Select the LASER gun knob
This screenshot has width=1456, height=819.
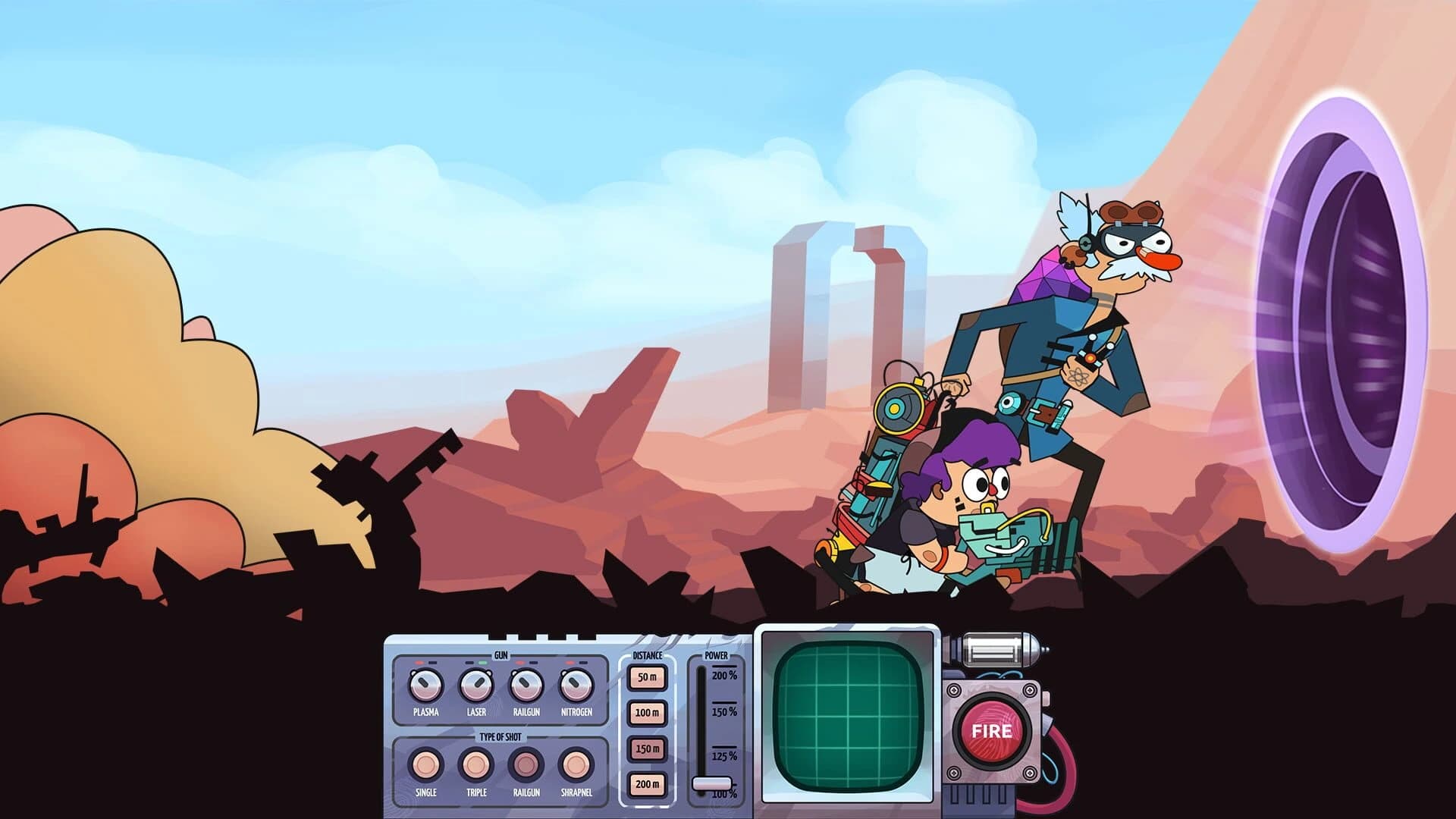click(477, 686)
